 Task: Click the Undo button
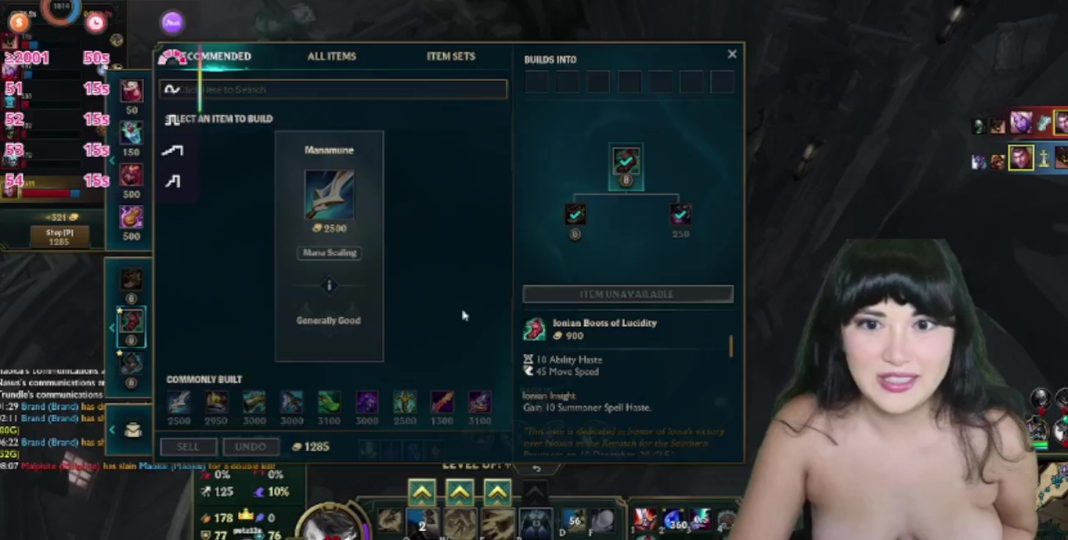250,447
